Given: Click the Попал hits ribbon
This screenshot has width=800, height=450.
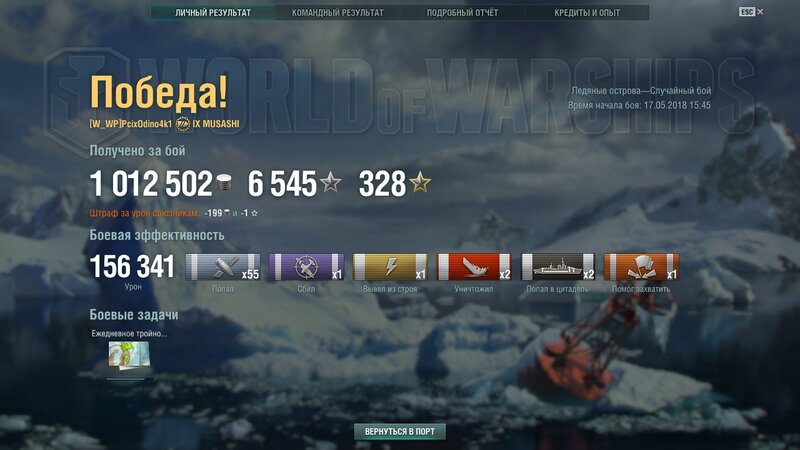Looking at the screenshot, I should coord(223,267).
